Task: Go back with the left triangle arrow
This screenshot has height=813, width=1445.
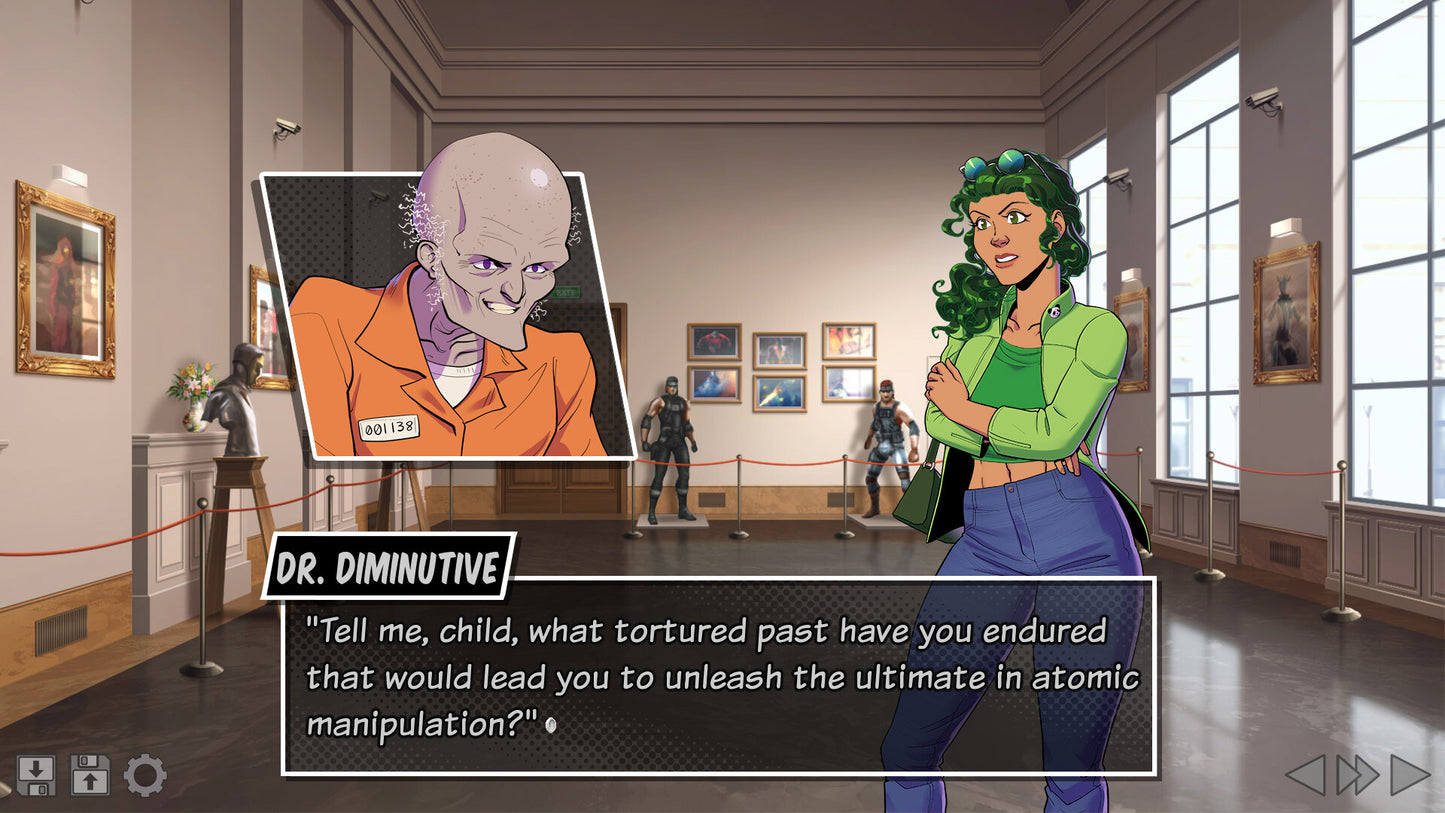Action: 1306,775
